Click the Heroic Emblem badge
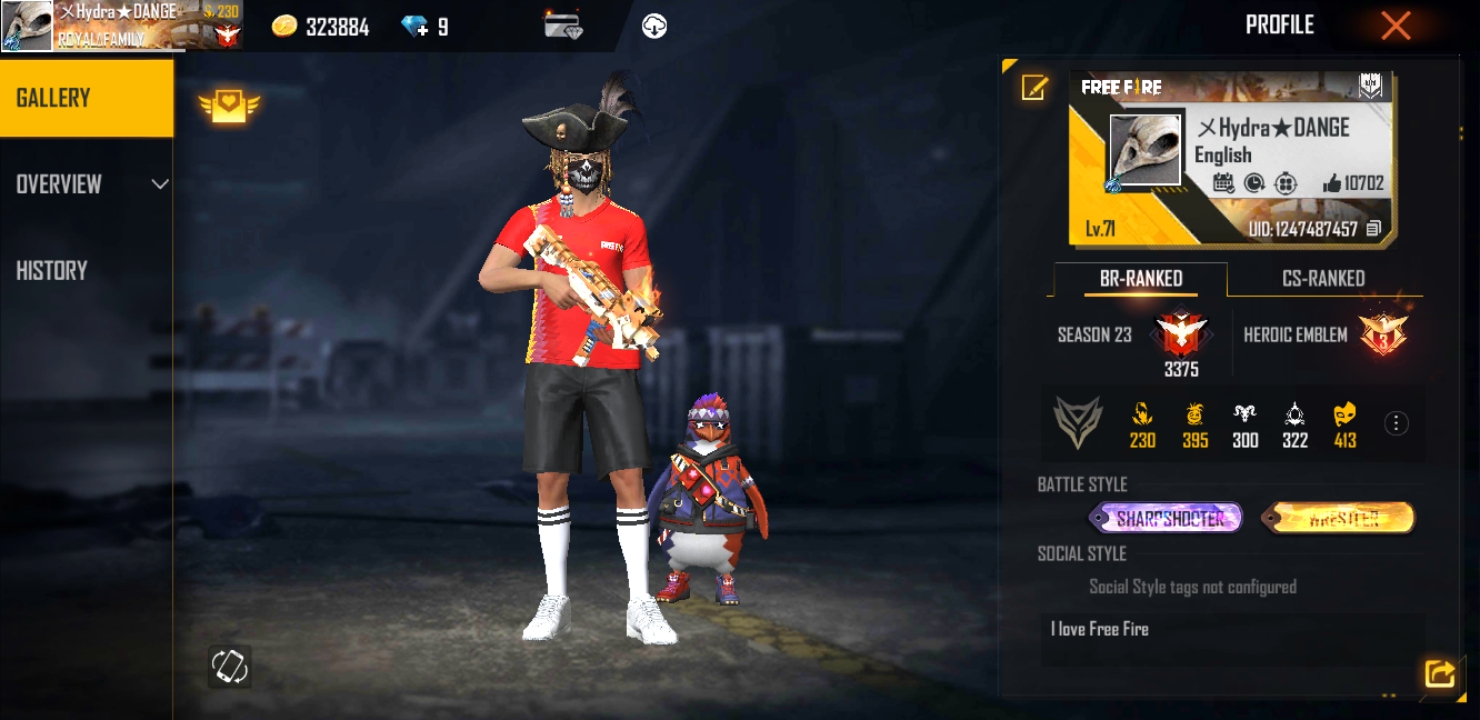 click(x=1383, y=335)
